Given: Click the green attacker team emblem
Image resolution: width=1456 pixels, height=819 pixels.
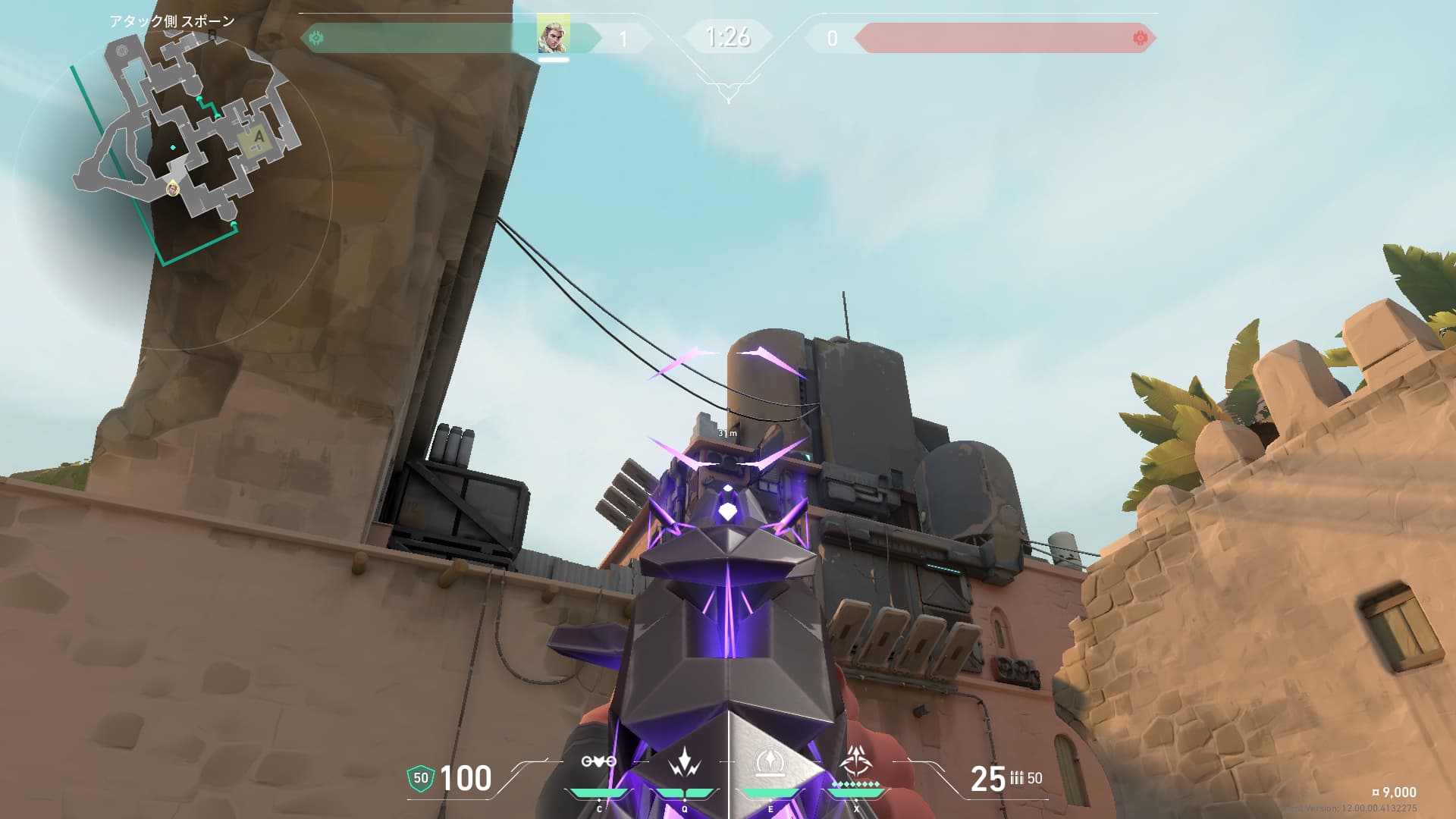Looking at the screenshot, I should tap(317, 37).
